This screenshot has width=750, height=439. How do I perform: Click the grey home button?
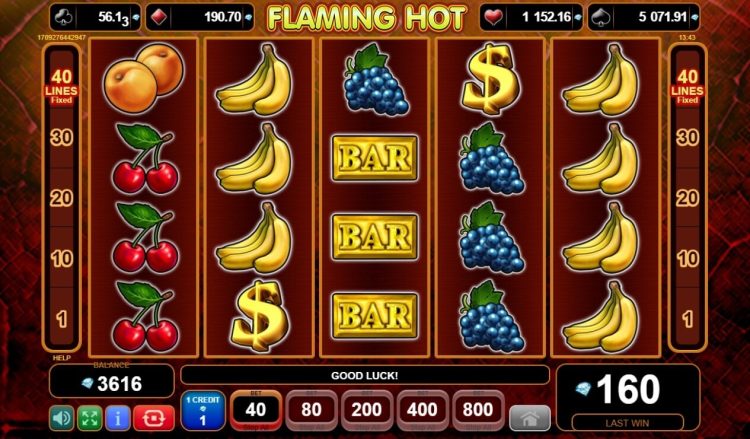click(528, 416)
